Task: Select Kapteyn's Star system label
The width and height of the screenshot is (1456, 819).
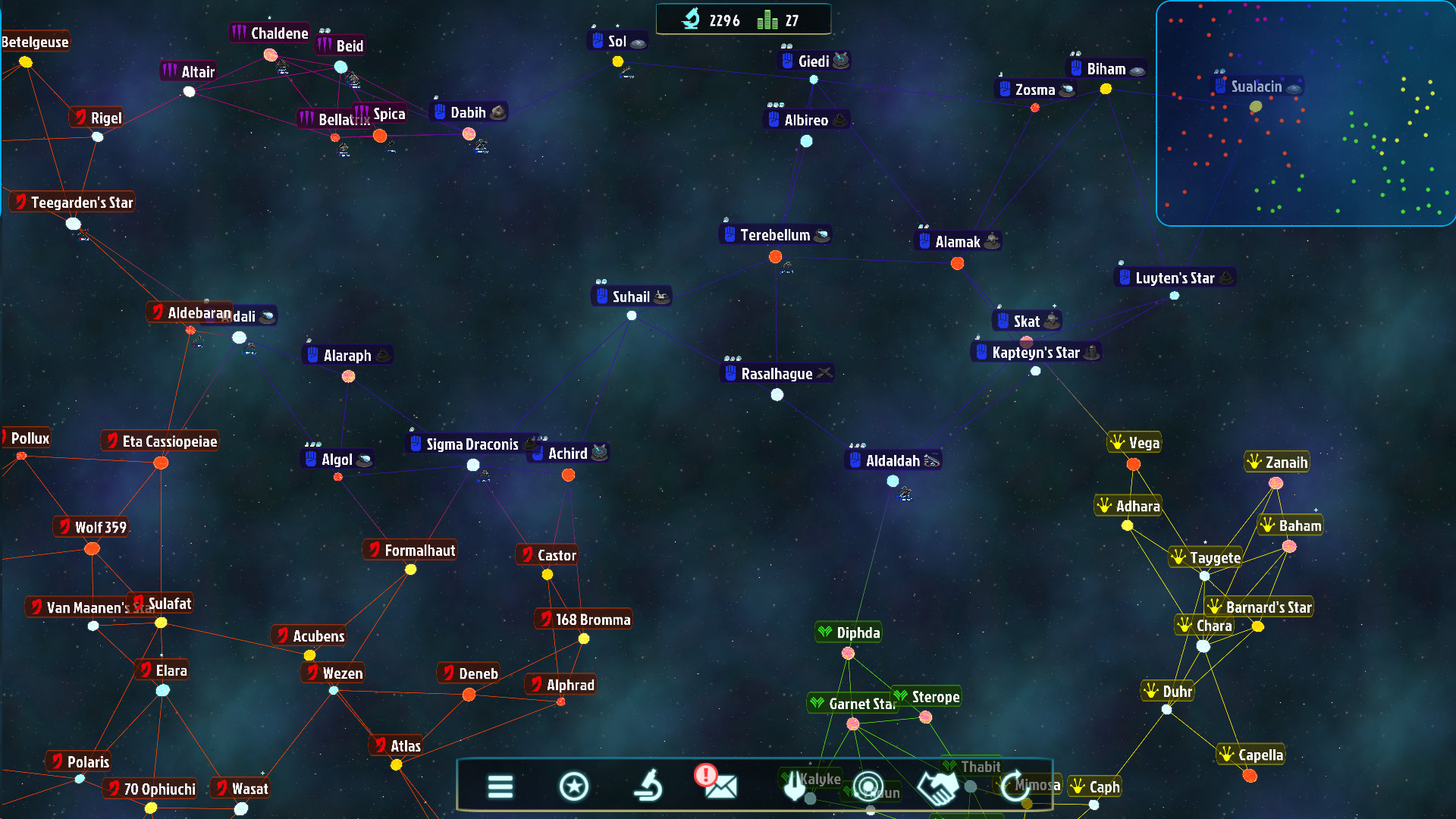Action: [x=1037, y=351]
